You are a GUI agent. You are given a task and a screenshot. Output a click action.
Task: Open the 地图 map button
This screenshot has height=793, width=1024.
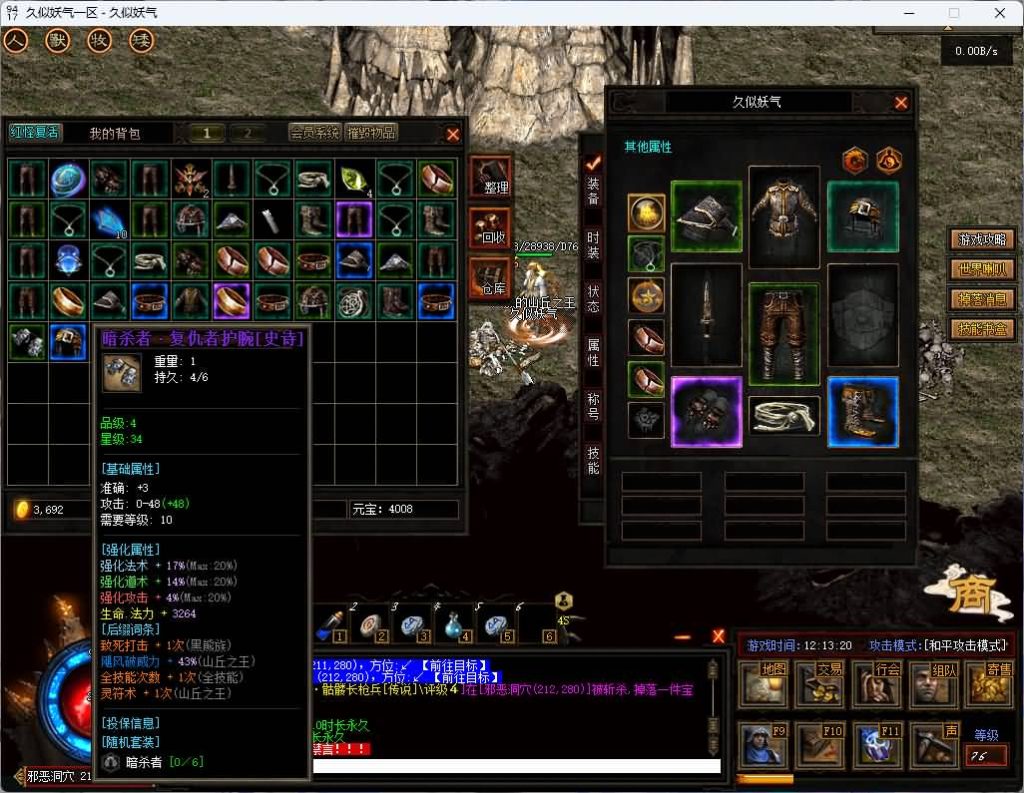762,684
